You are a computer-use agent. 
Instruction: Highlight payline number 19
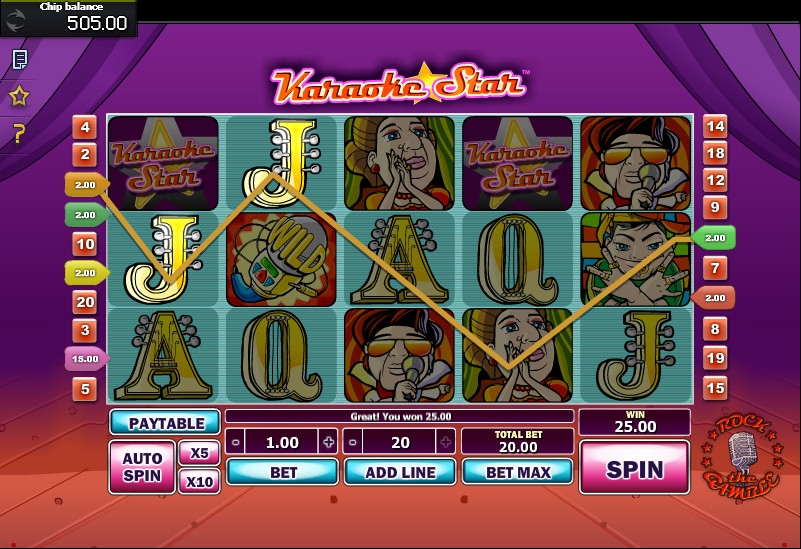click(x=714, y=359)
